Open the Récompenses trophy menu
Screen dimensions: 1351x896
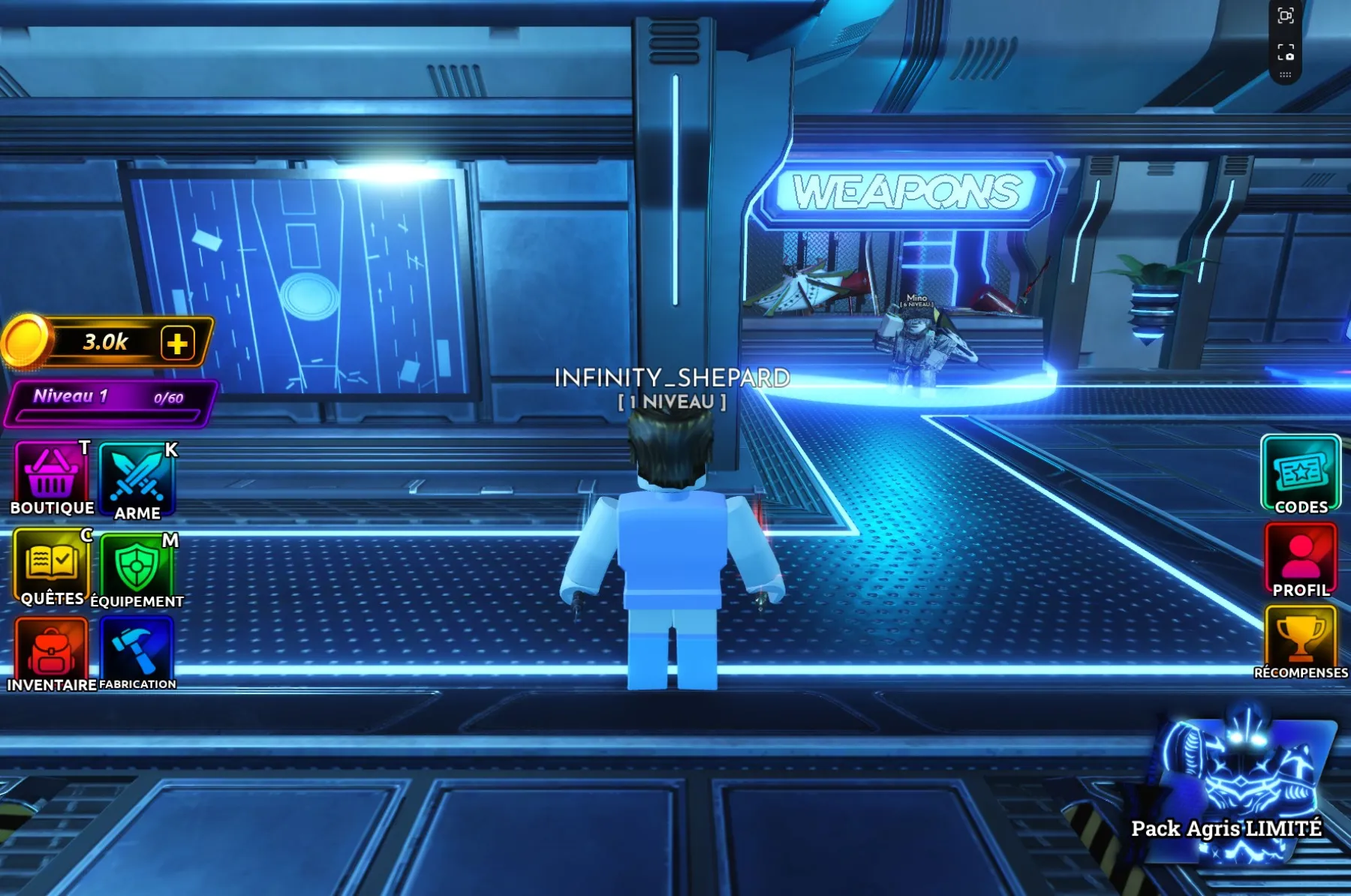click(x=1301, y=642)
